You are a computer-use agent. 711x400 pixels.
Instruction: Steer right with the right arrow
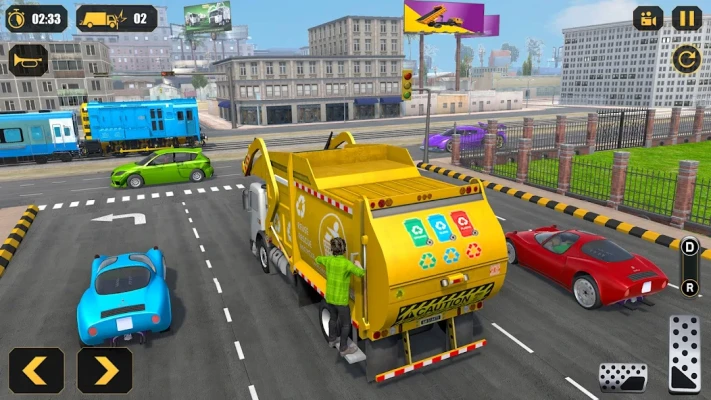(x=104, y=370)
